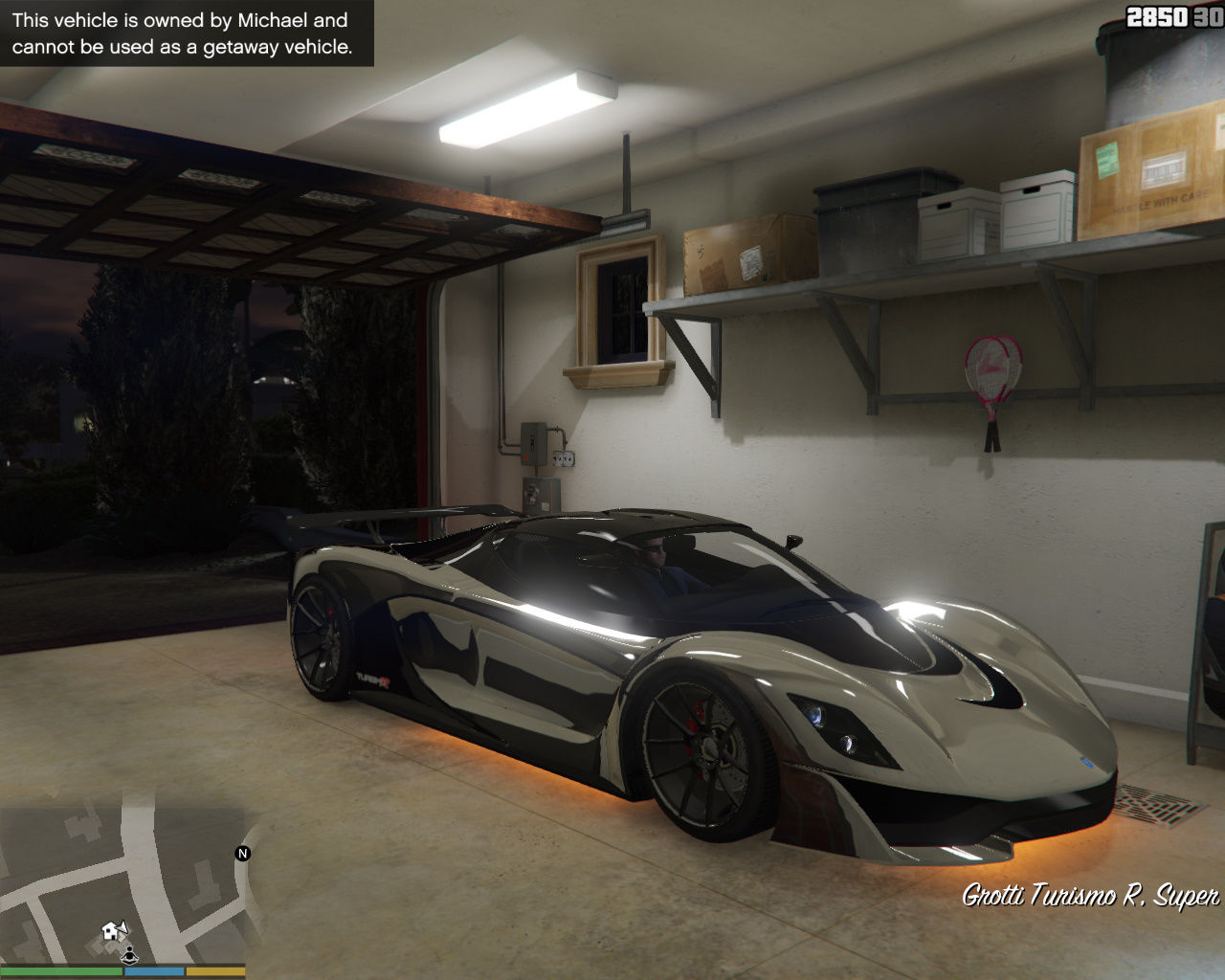Click the north N compass marker
The width and height of the screenshot is (1225, 980).
[x=243, y=854]
